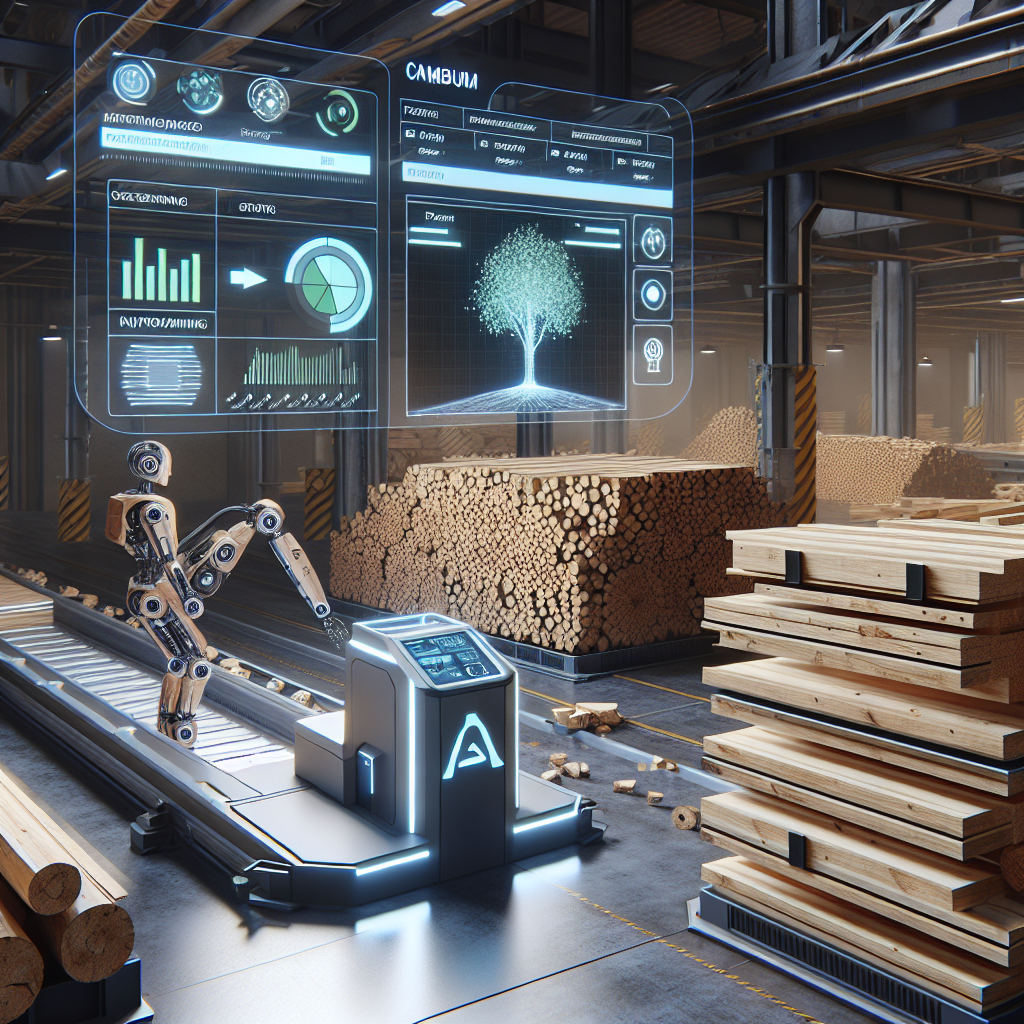The image size is (1024, 1024).
Task: Select the highlighted row under Cambum tabs
Action: point(536,185)
